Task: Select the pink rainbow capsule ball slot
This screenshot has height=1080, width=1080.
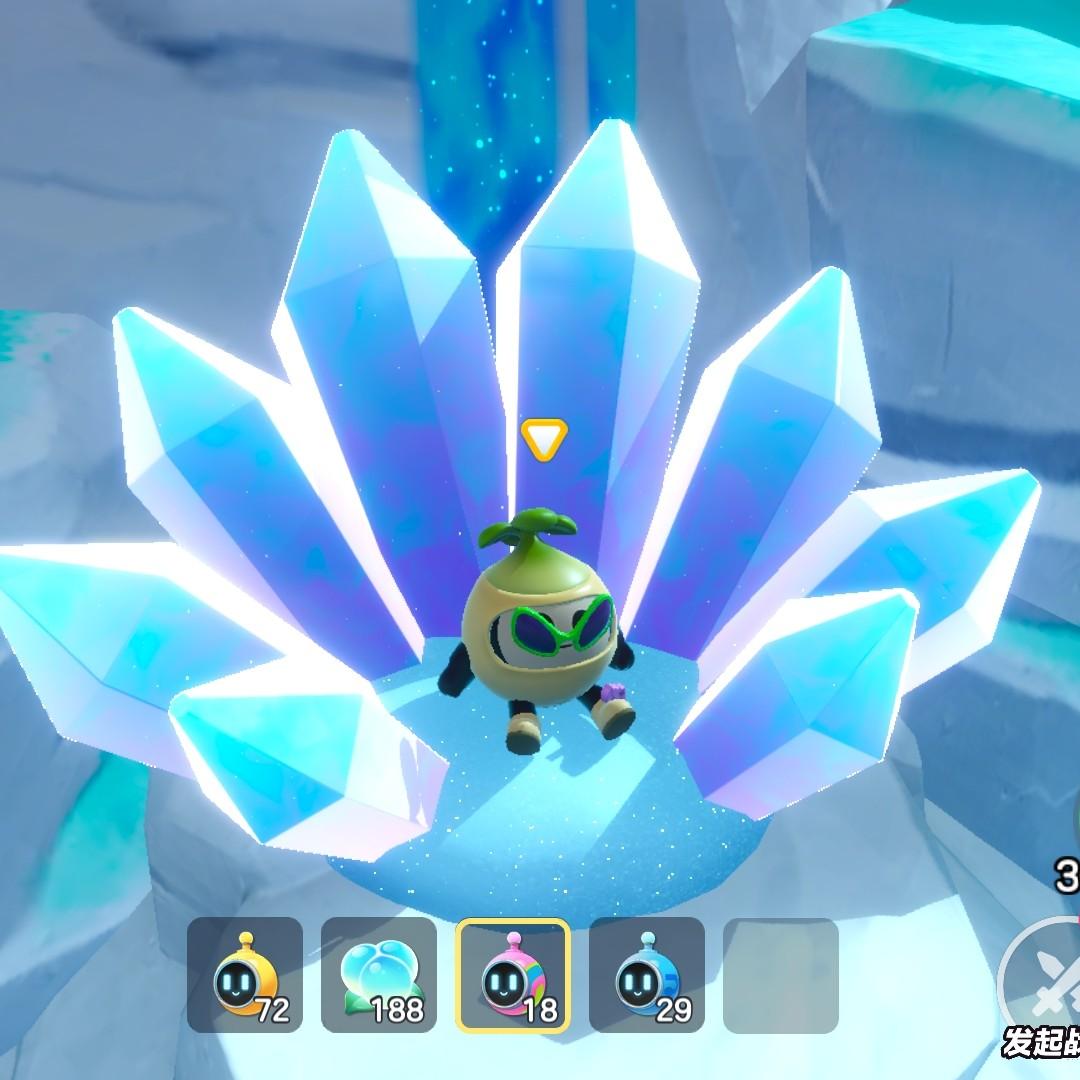Action: pos(512,975)
